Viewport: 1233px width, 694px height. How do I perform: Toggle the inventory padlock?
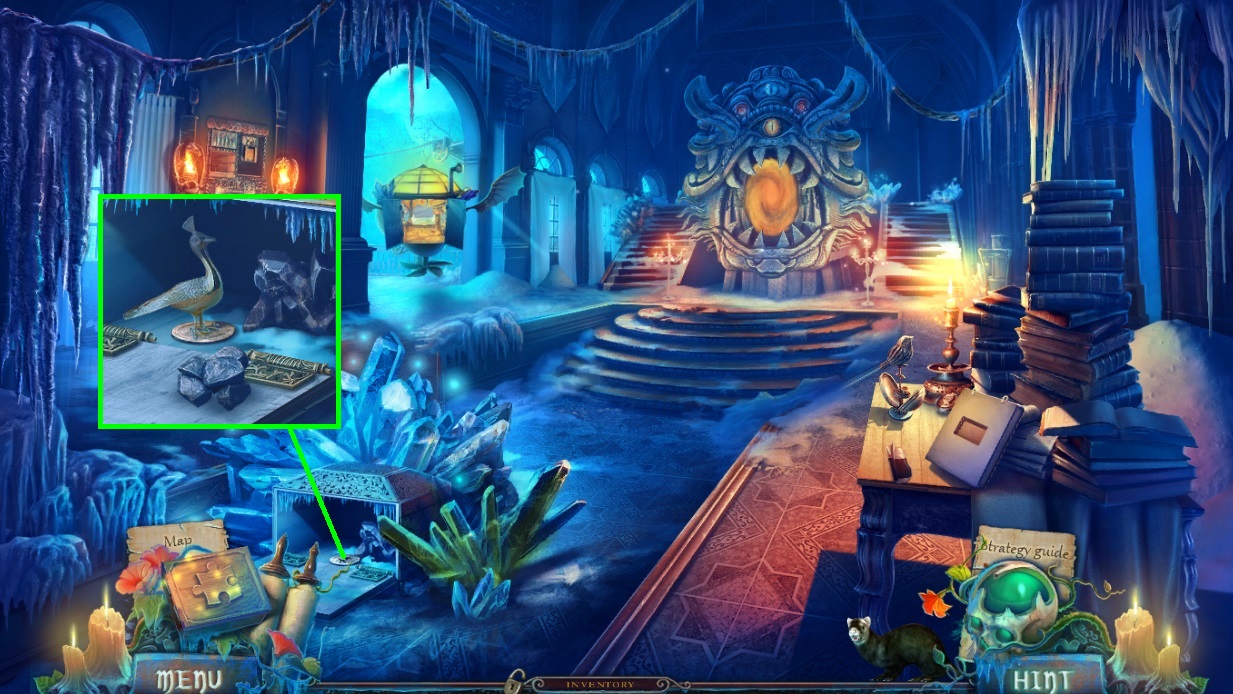(516, 682)
